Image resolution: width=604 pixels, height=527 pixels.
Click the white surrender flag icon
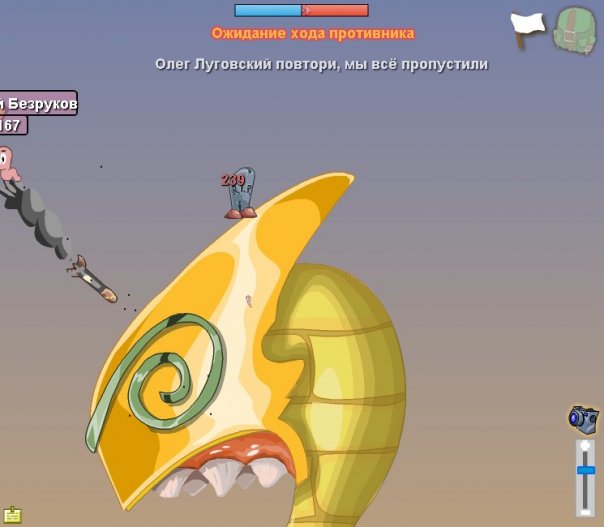pos(528,27)
